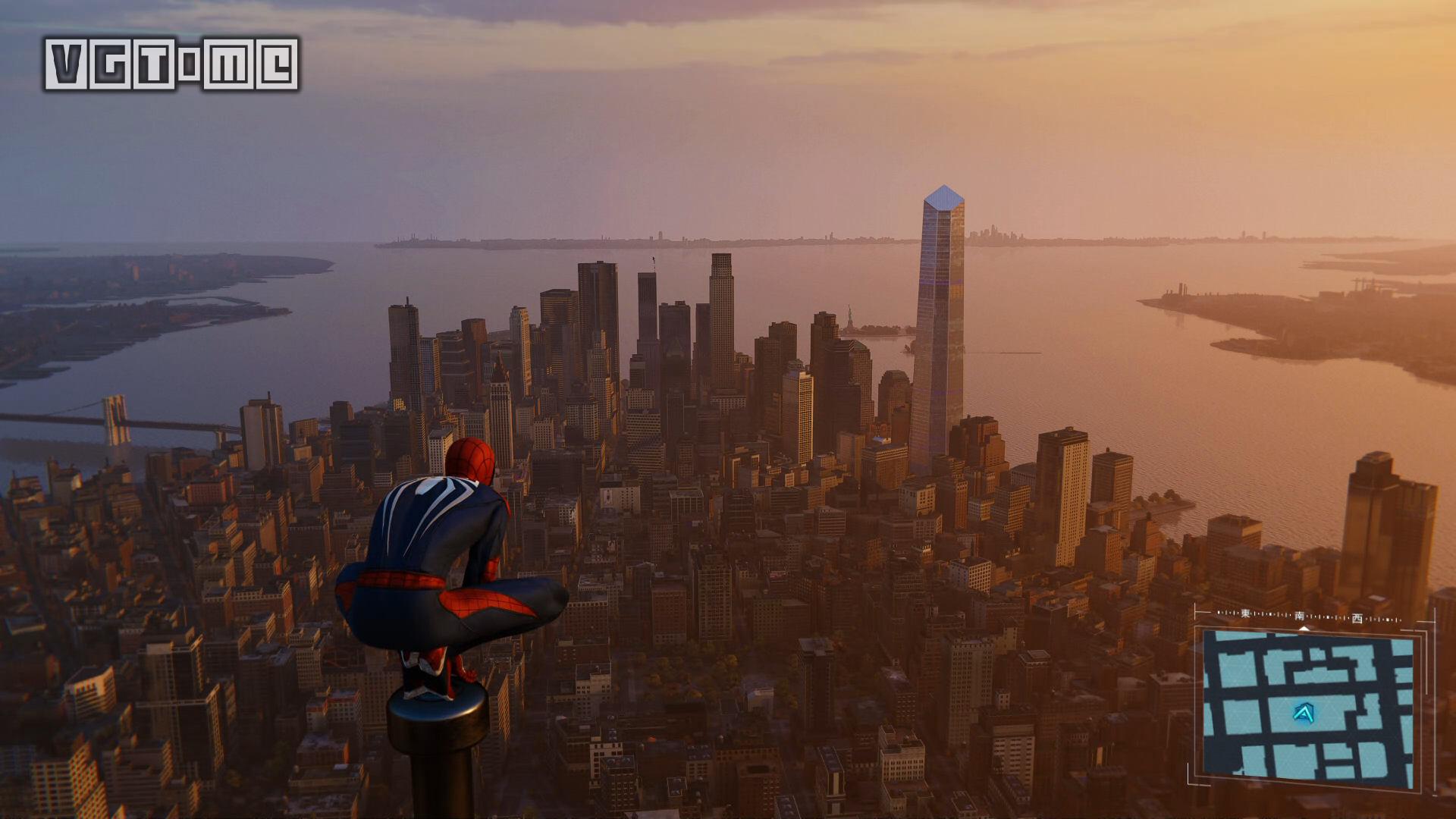Click the player arrow marker on minimap
1456x819 pixels.
point(1304,713)
